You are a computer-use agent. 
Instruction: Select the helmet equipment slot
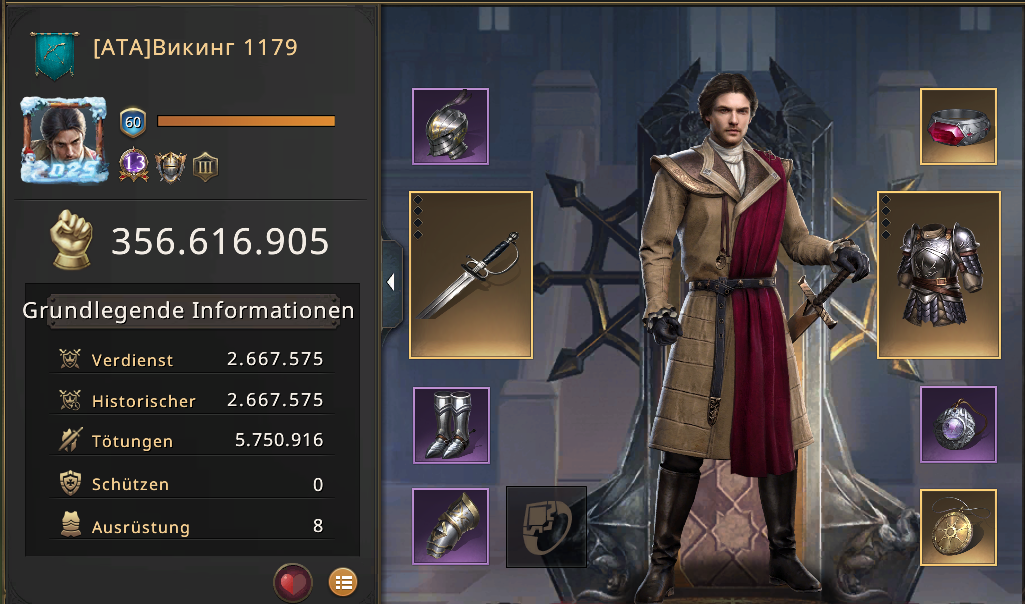(x=450, y=126)
